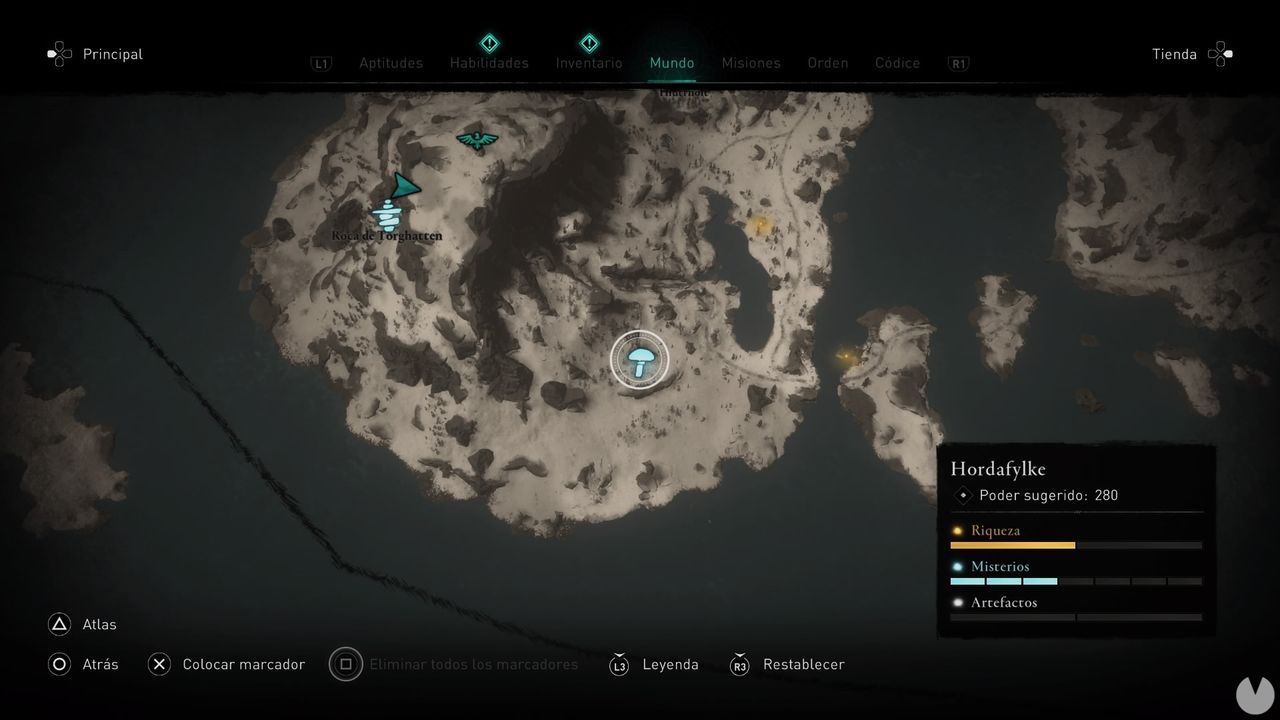The image size is (1280, 720).
Task: Select the mushroom mystery marker
Action: pos(640,359)
